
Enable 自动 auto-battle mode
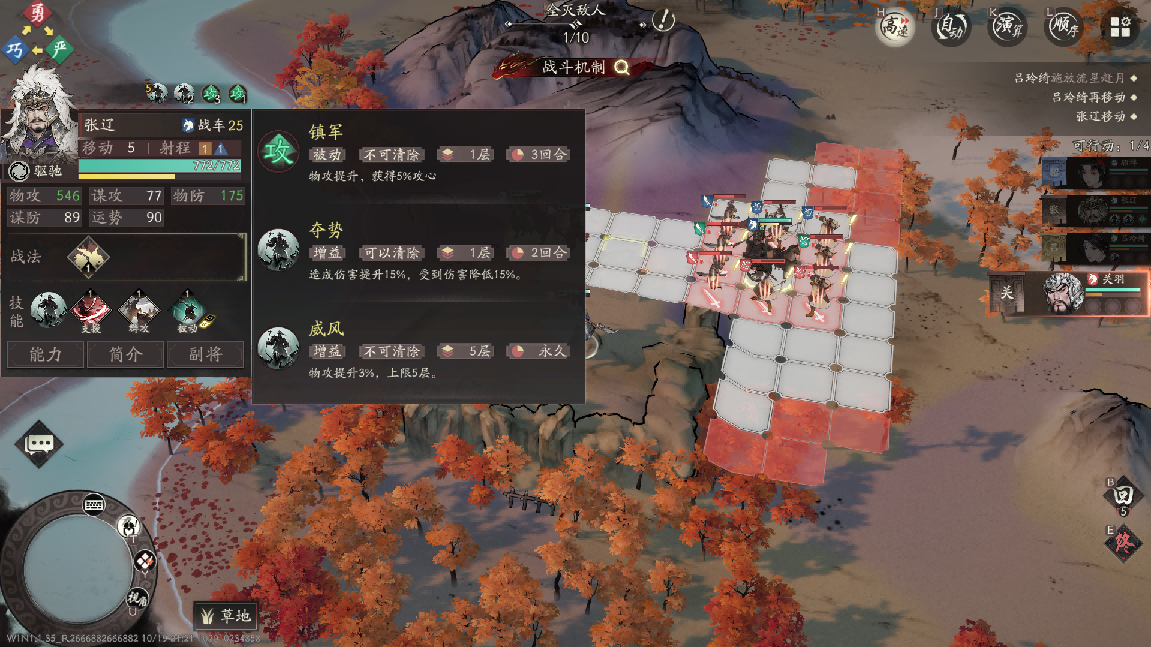pos(951,27)
